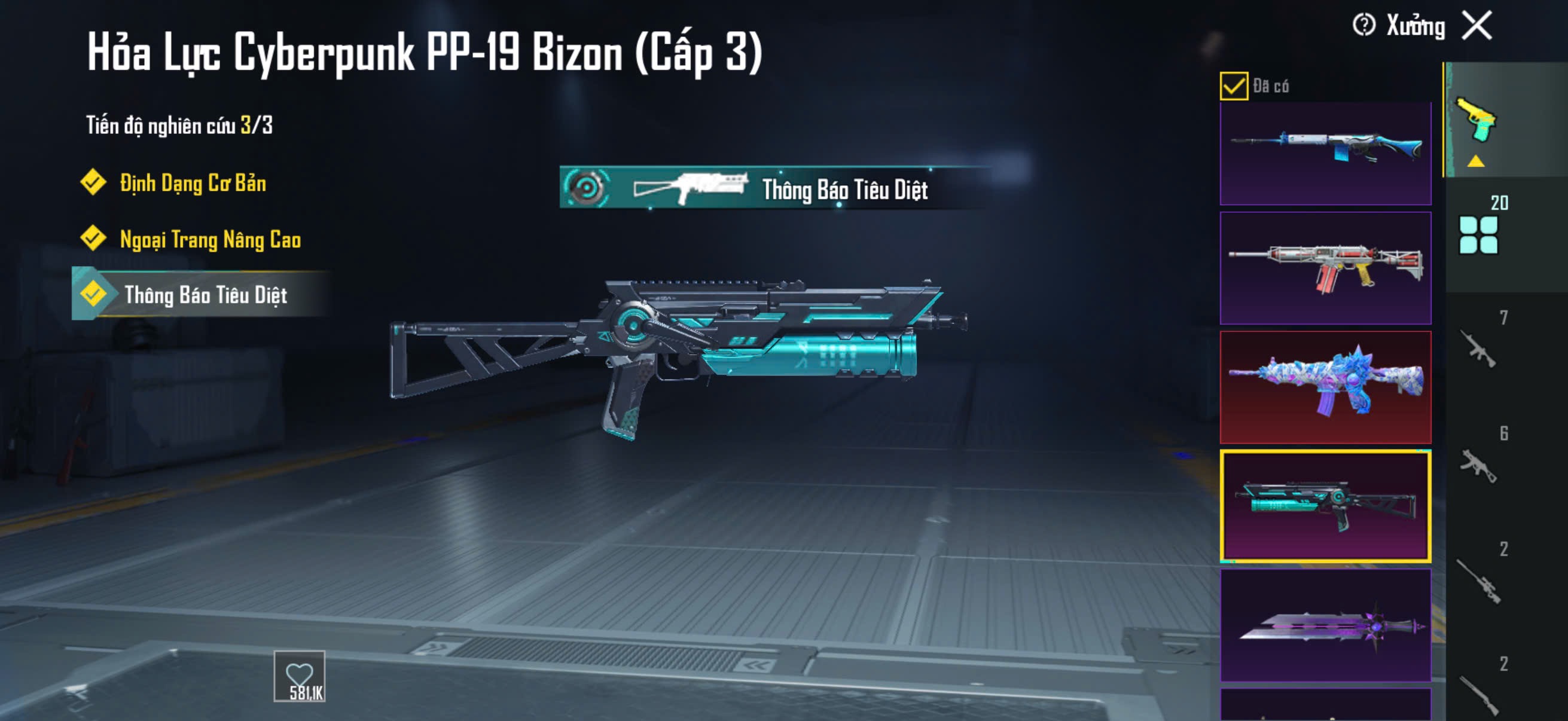This screenshot has width=1568, height=721.
Task: Close the workshop screen
Action: (x=1477, y=26)
